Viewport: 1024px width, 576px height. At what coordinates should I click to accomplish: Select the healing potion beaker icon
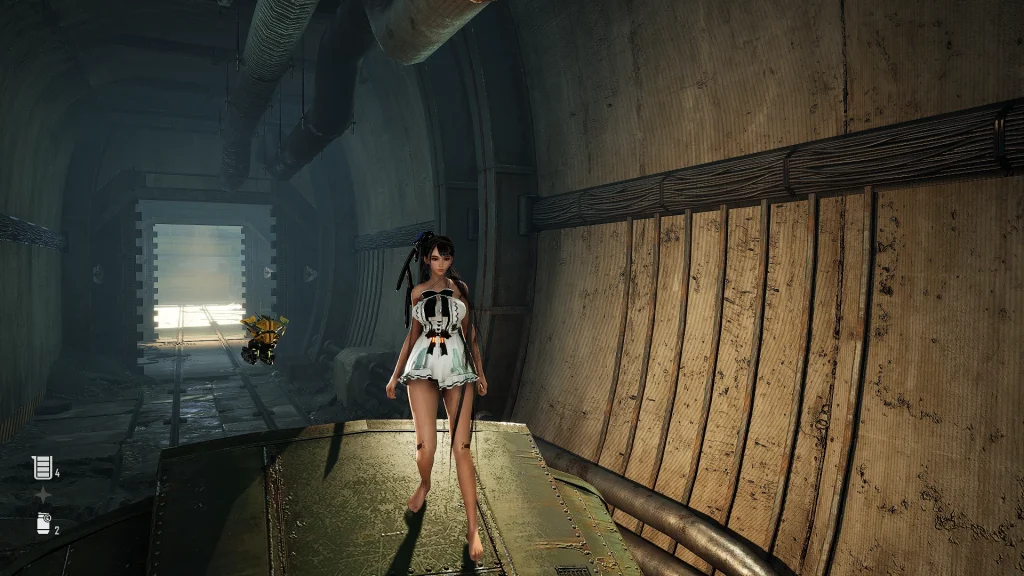[41, 467]
